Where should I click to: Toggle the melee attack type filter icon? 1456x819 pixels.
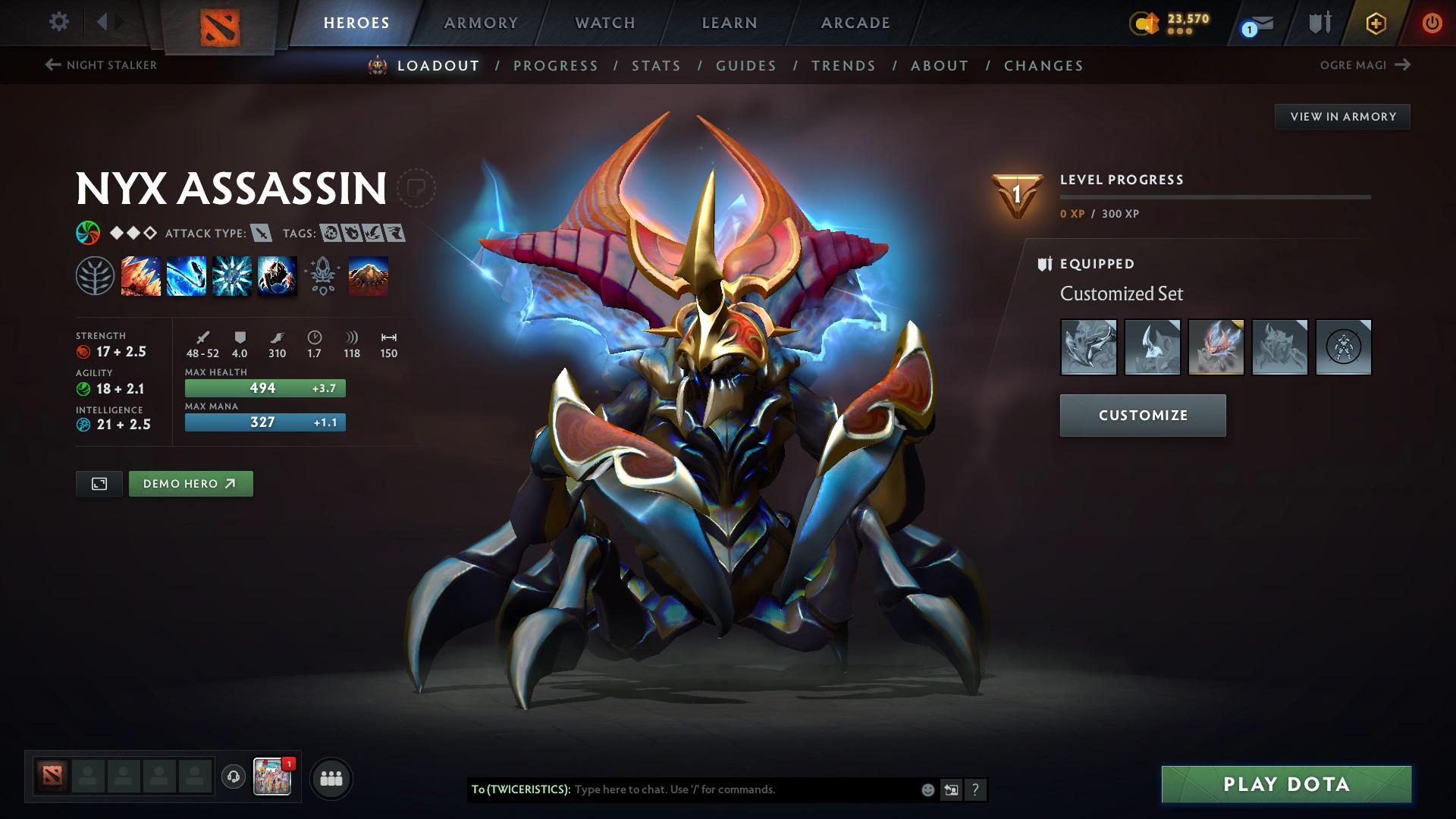(x=261, y=234)
